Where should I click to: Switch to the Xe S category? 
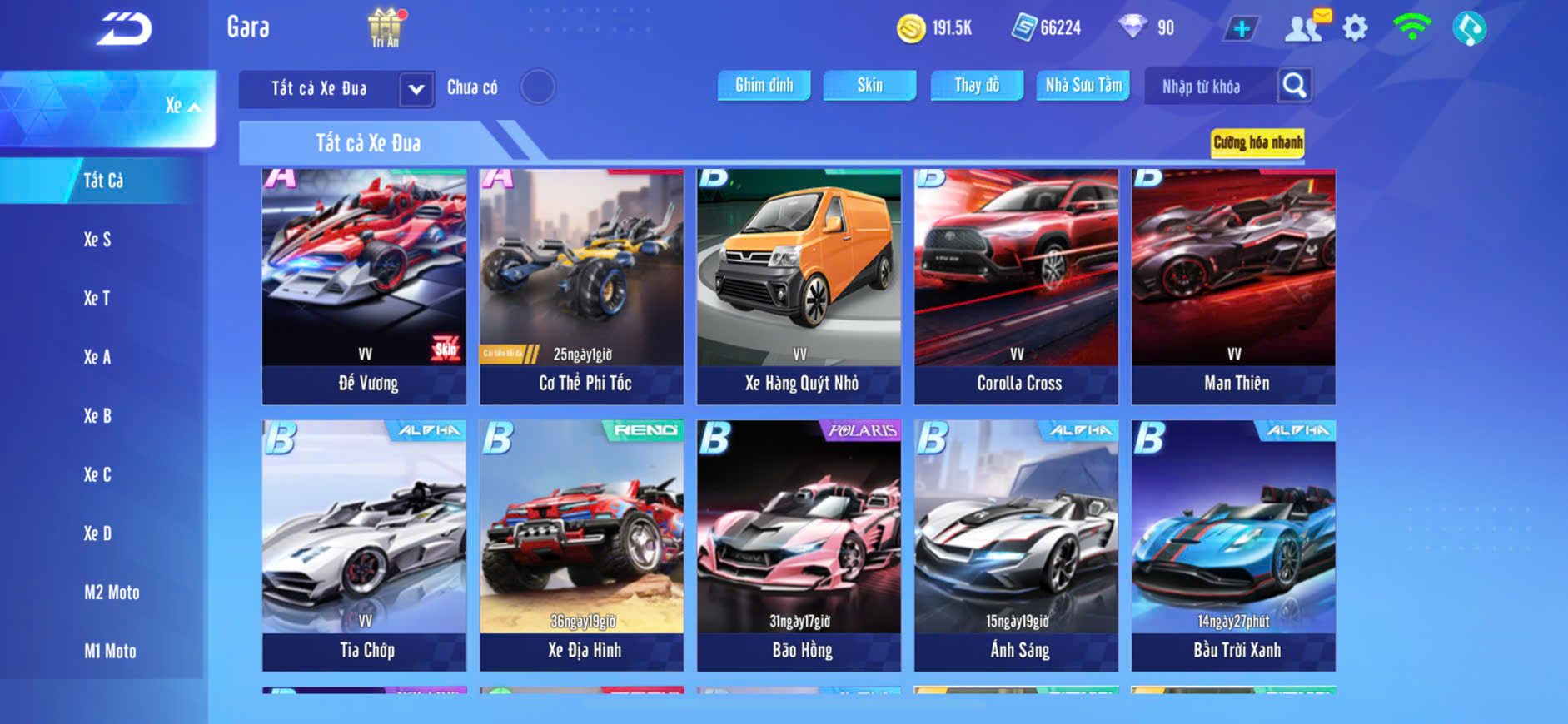97,240
